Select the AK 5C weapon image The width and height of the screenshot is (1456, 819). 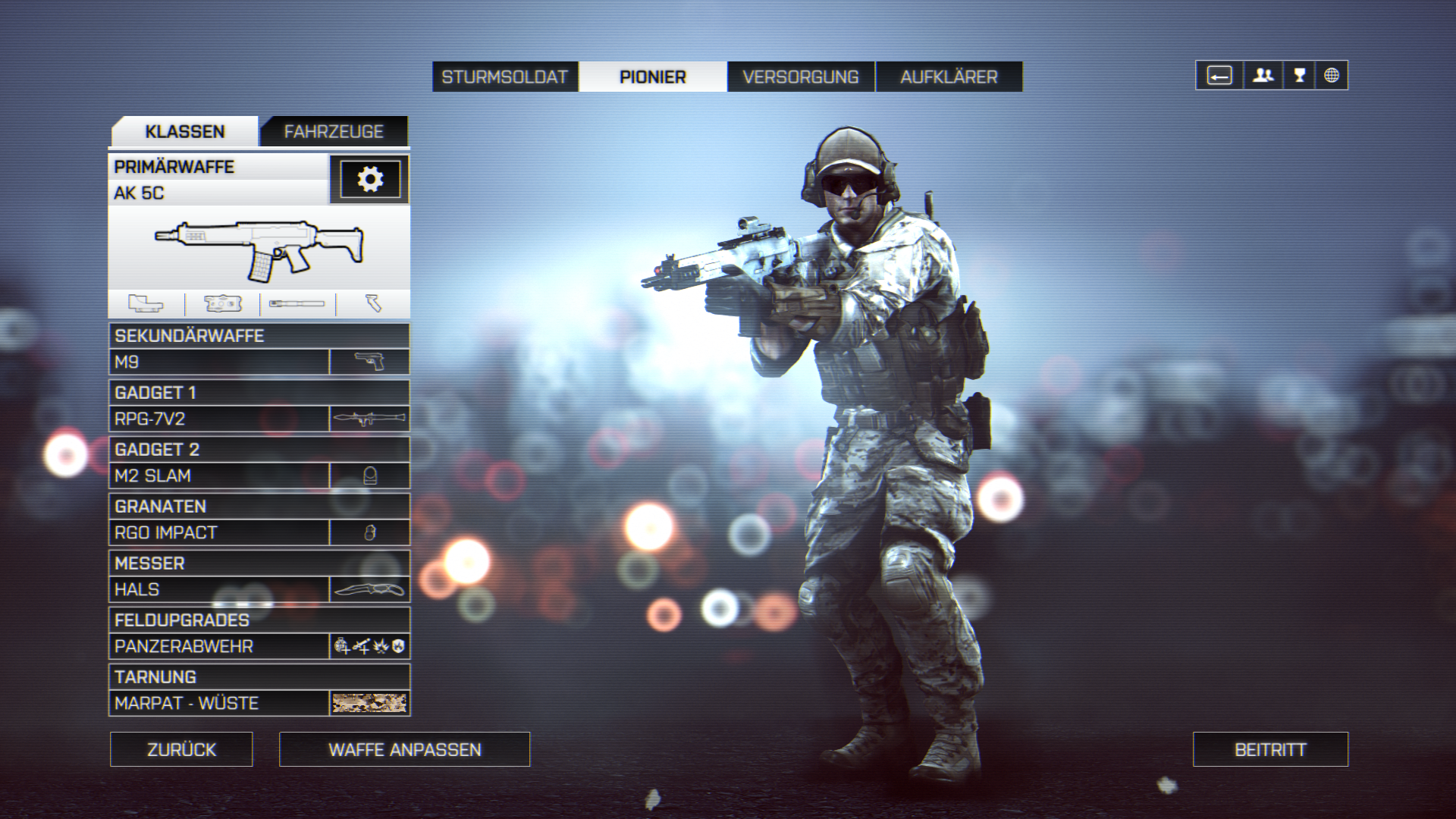pos(259,248)
